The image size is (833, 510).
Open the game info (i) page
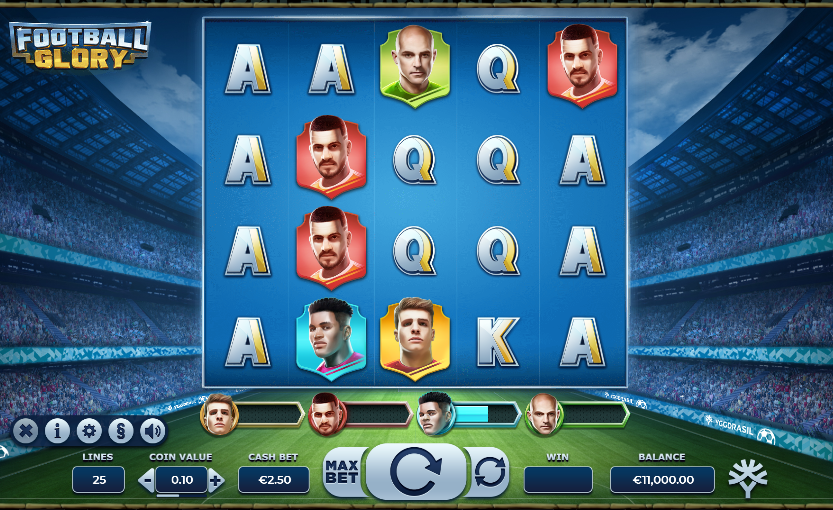57,431
